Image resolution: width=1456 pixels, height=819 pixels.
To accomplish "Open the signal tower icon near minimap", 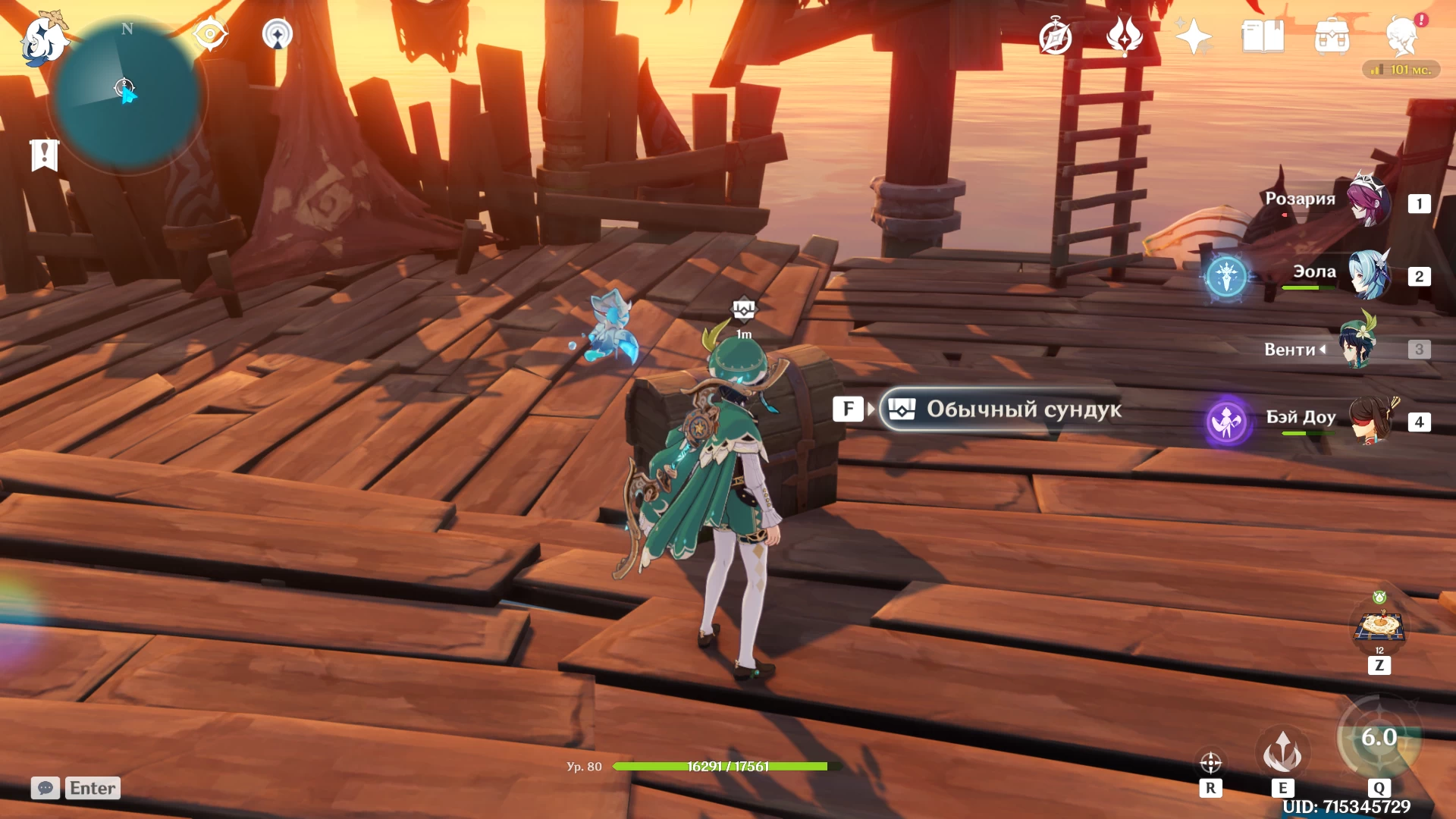I will (x=277, y=34).
